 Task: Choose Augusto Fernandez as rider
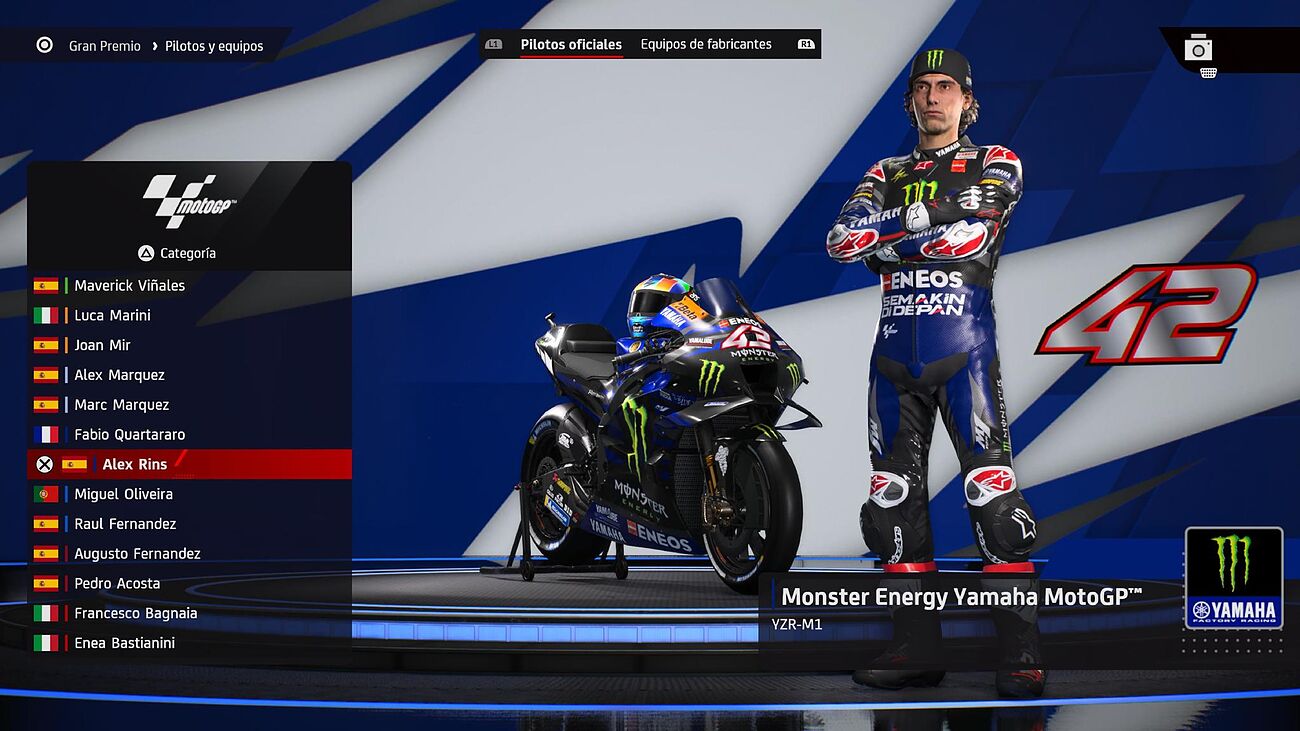[137, 554]
